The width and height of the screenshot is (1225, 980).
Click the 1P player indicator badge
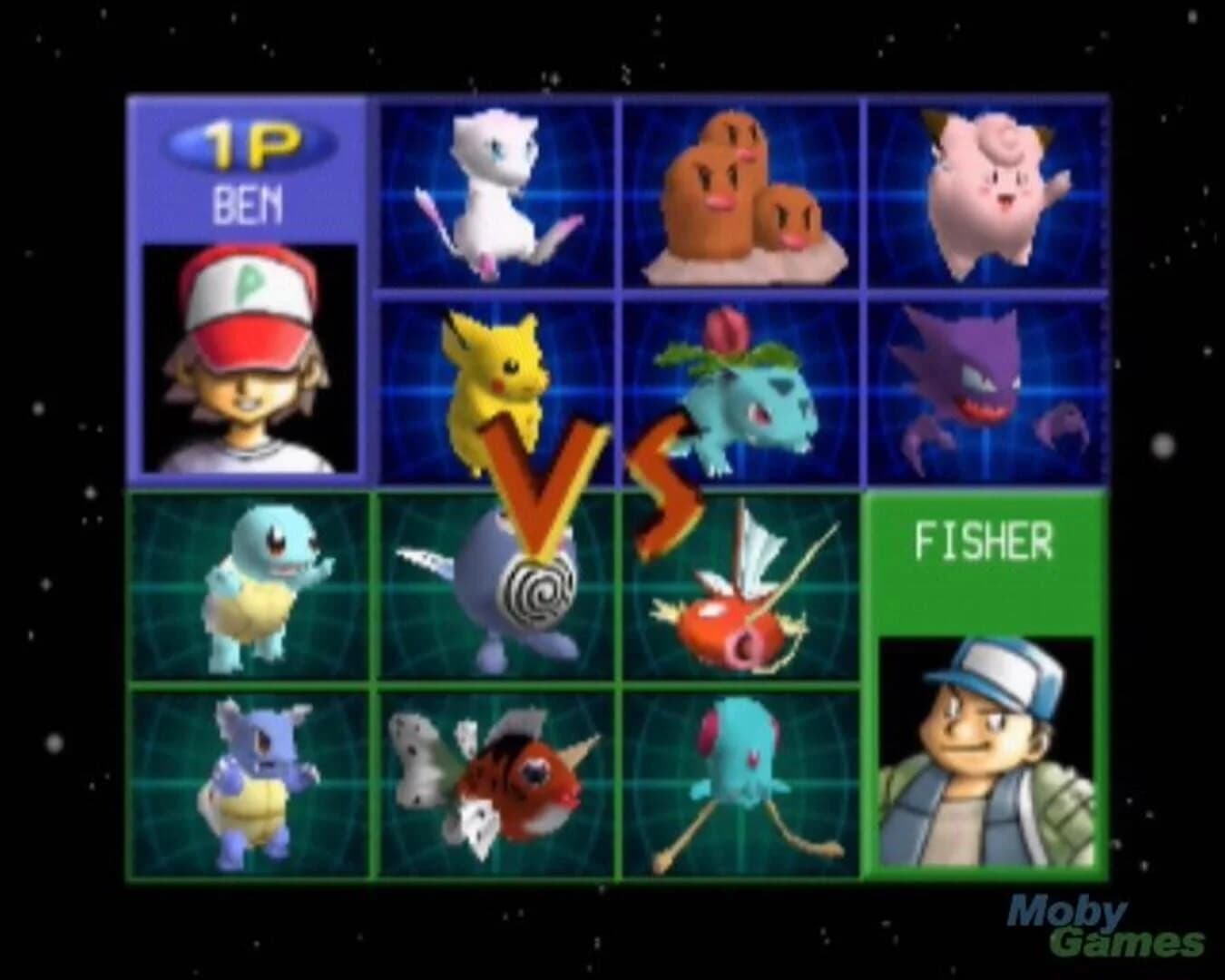(x=248, y=141)
